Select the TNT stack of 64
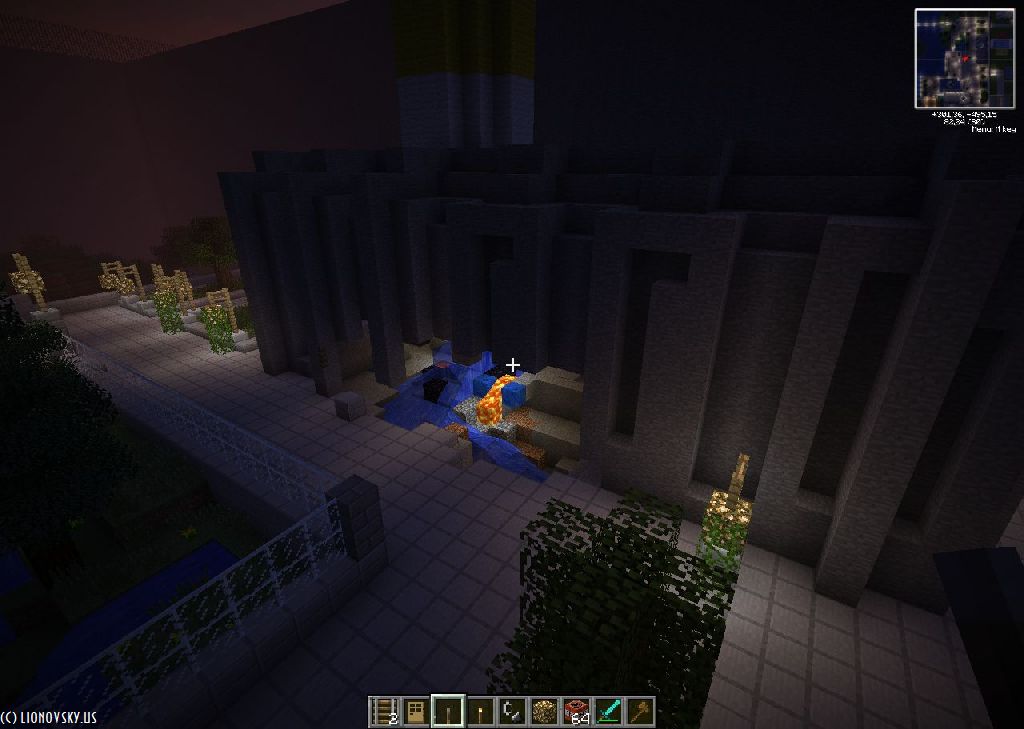 point(576,712)
